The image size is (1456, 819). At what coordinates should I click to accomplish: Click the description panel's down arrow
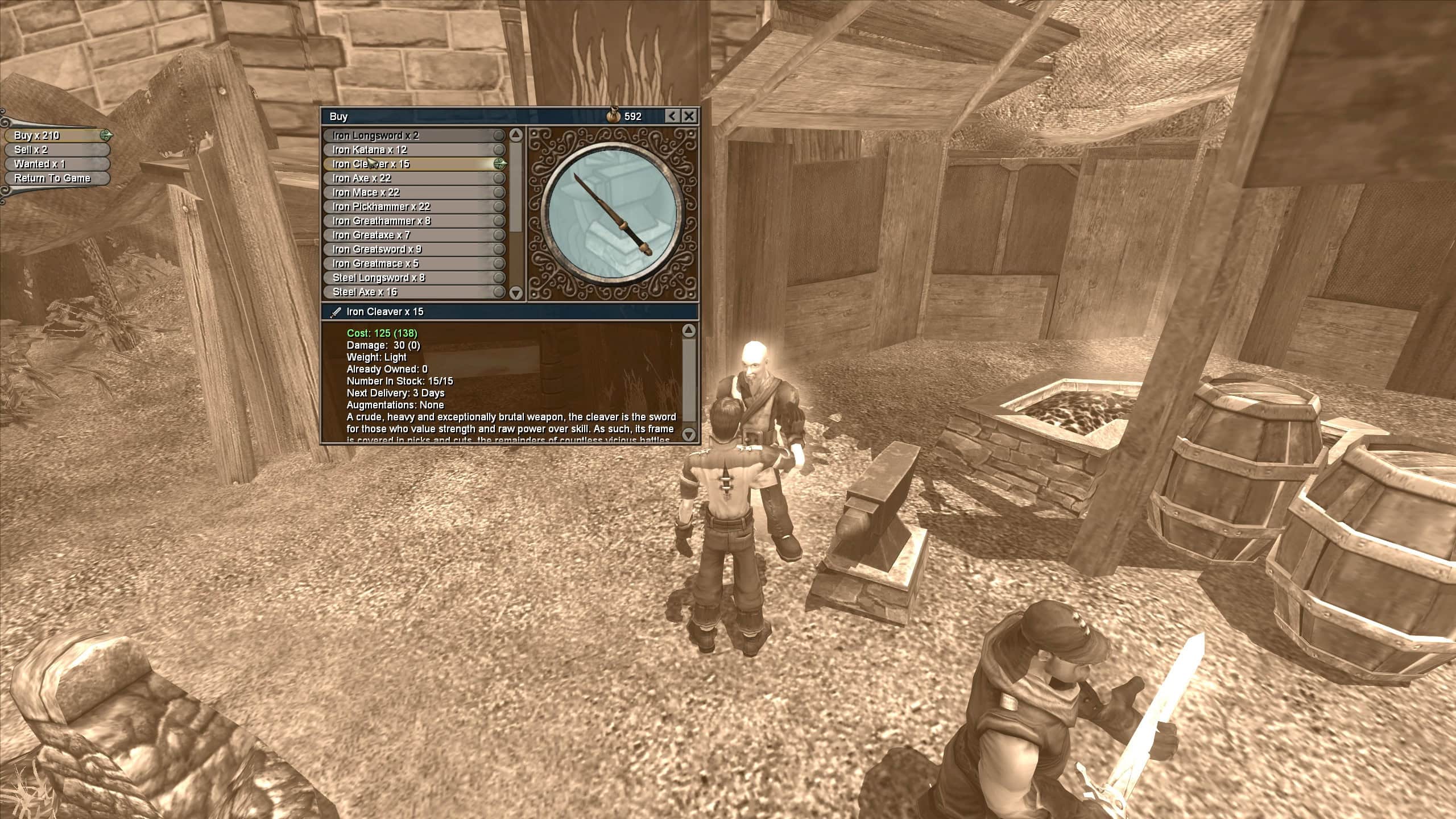point(689,435)
